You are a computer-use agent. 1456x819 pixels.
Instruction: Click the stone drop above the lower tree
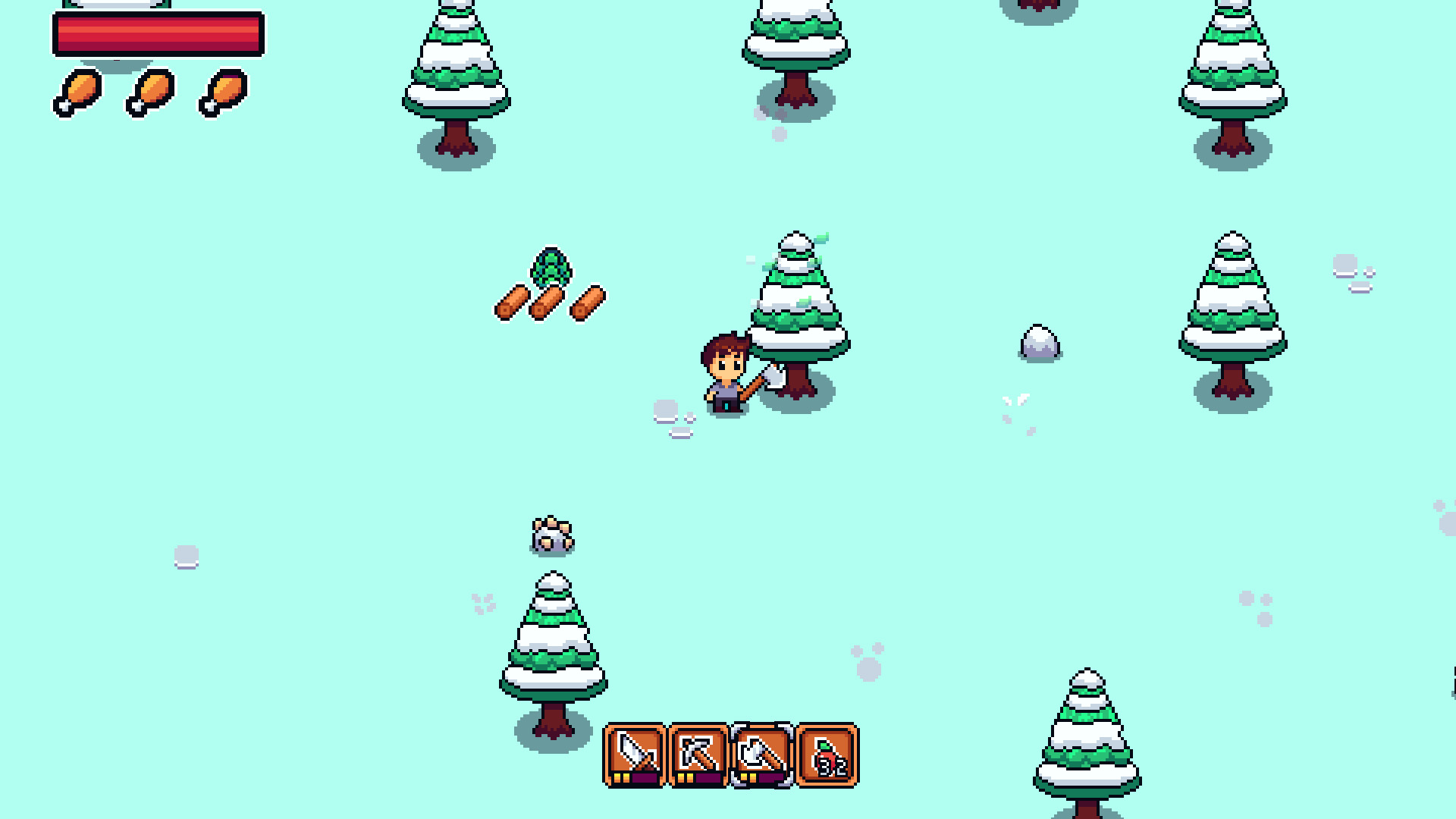[x=553, y=535]
